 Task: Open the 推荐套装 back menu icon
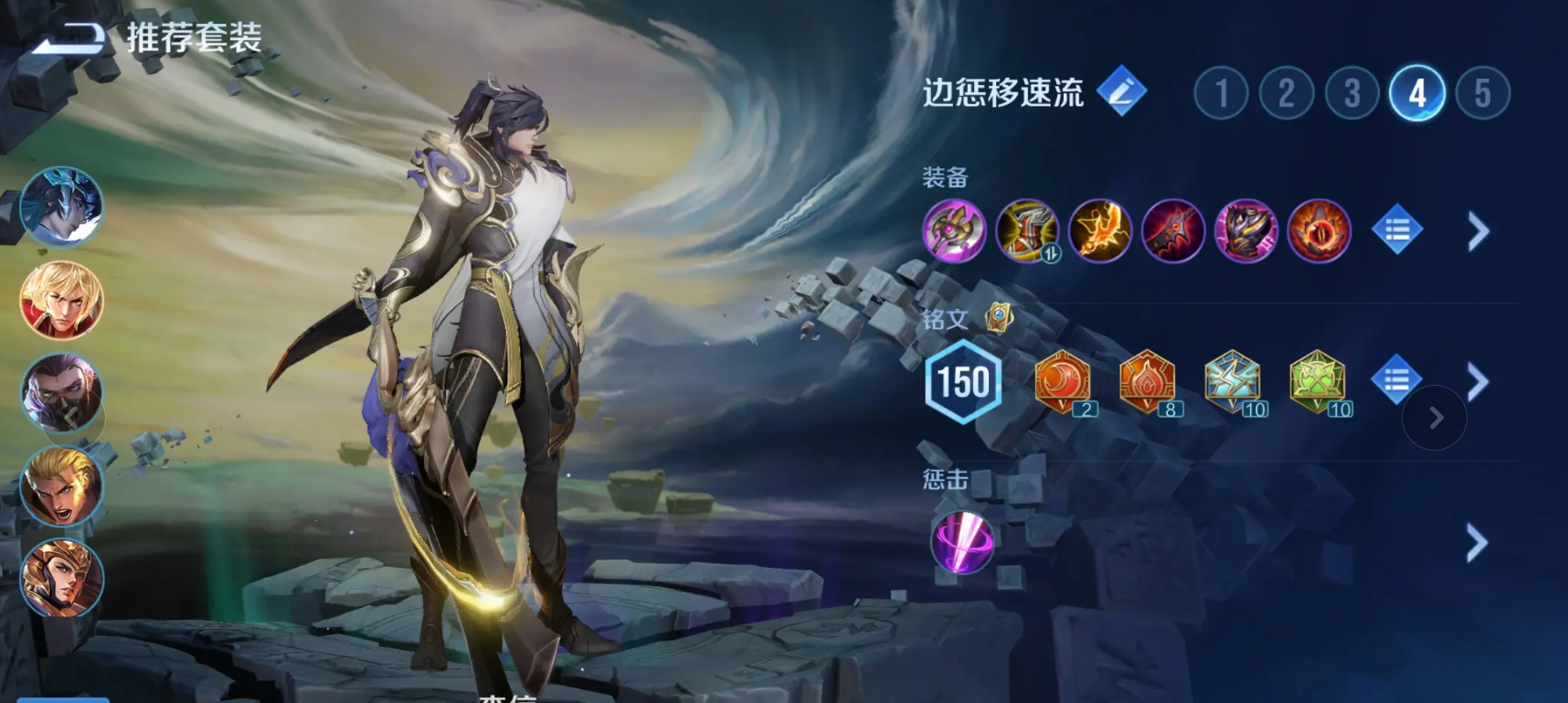(x=78, y=35)
